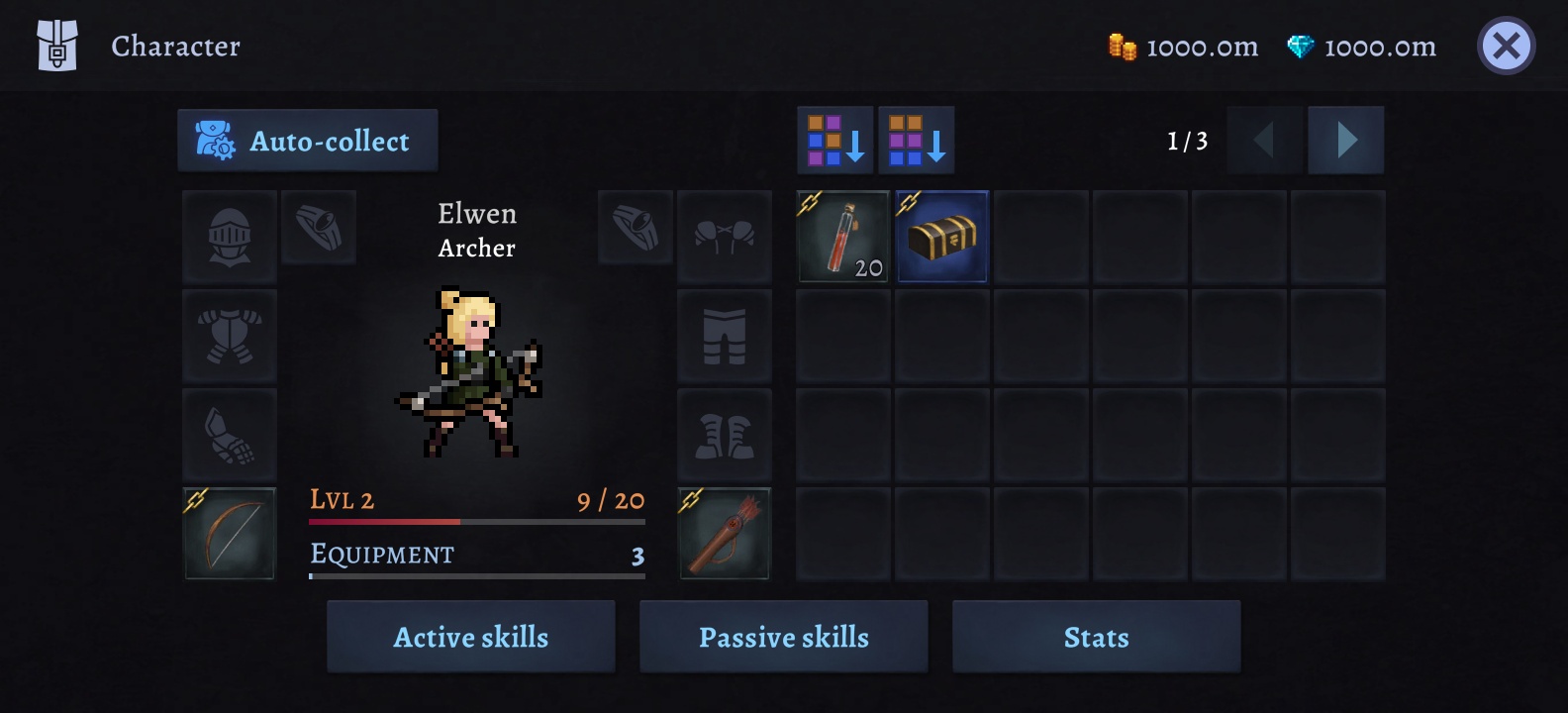Open Passive skills
1568x713 pixels.
[784, 637]
